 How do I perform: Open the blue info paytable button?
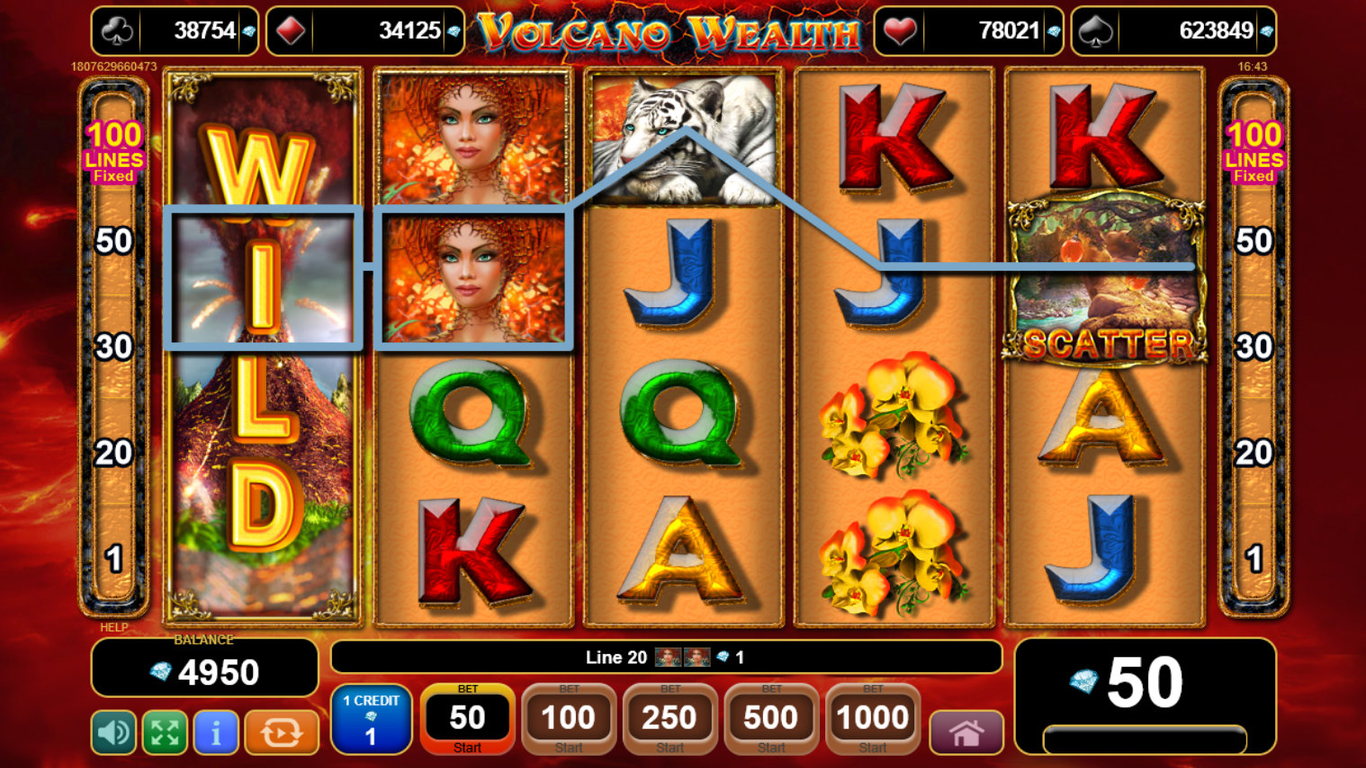[x=216, y=733]
